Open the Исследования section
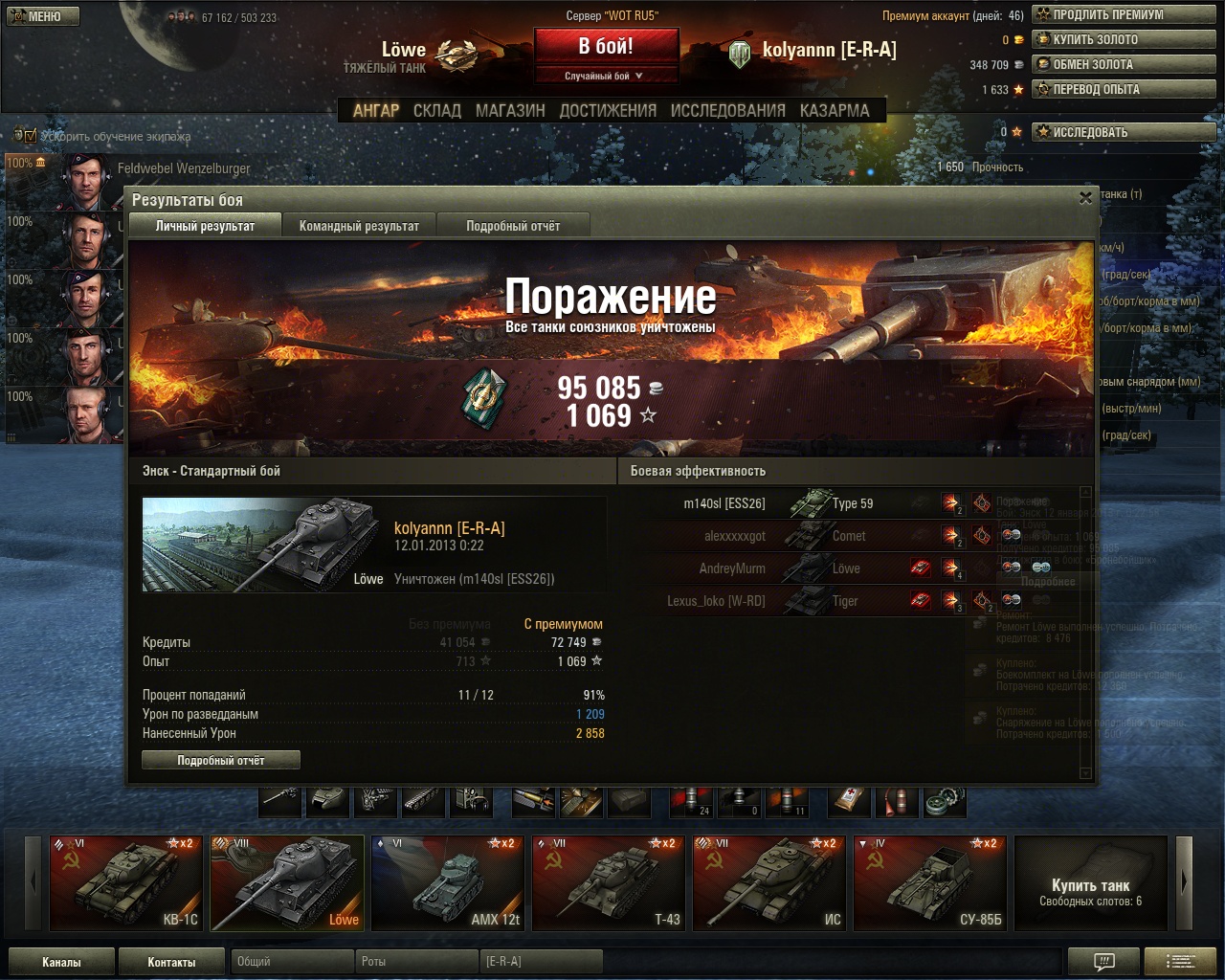This screenshot has width=1225, height=980. point(727,111)
